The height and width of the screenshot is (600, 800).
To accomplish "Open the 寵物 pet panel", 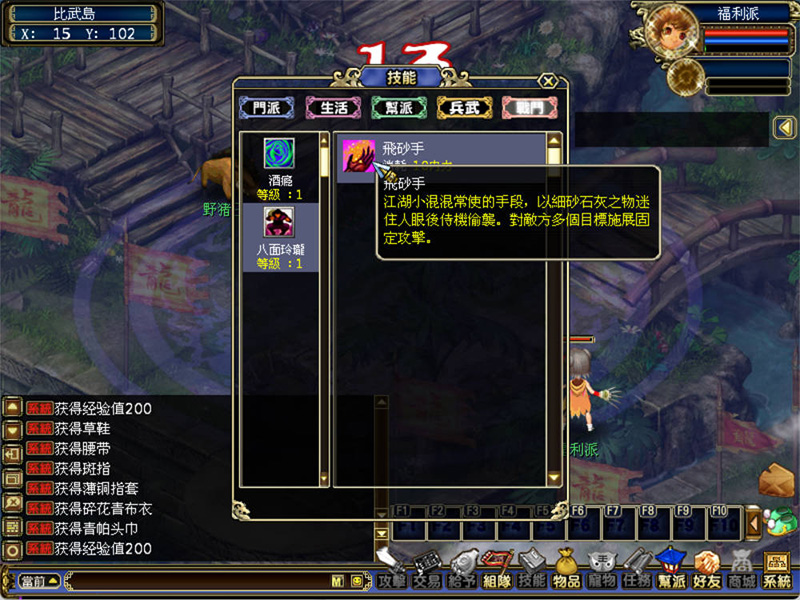I will (602, 580).
